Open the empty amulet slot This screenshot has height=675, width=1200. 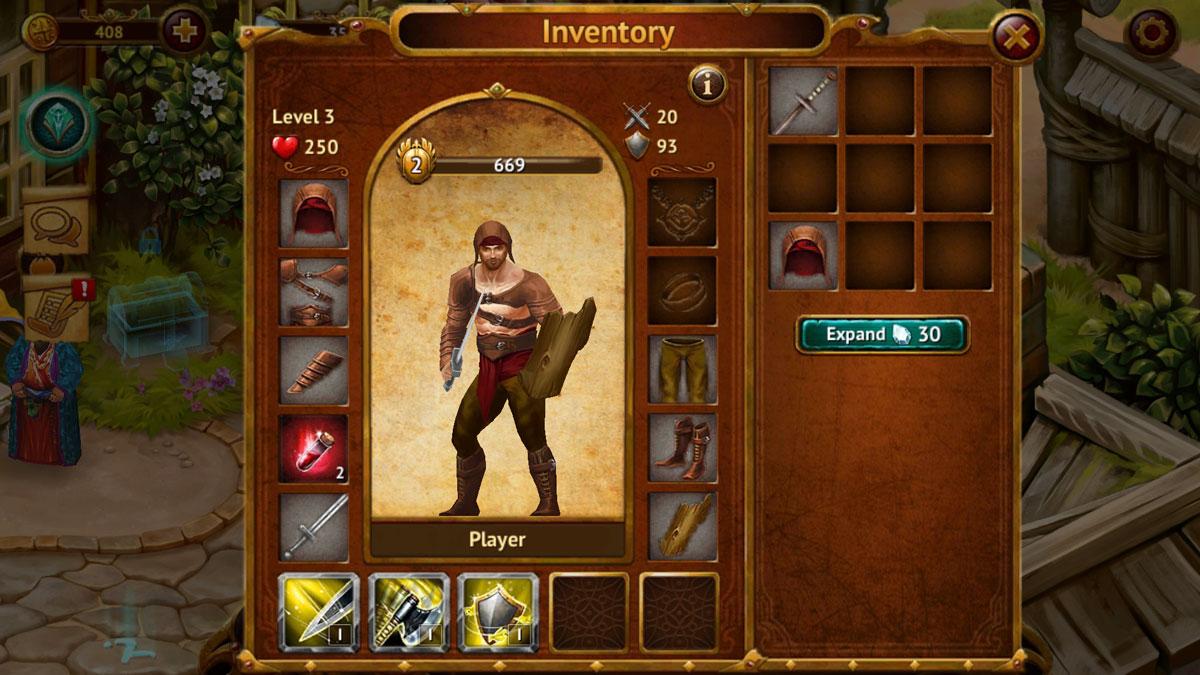pyautogui.click(x=682, y=212)
